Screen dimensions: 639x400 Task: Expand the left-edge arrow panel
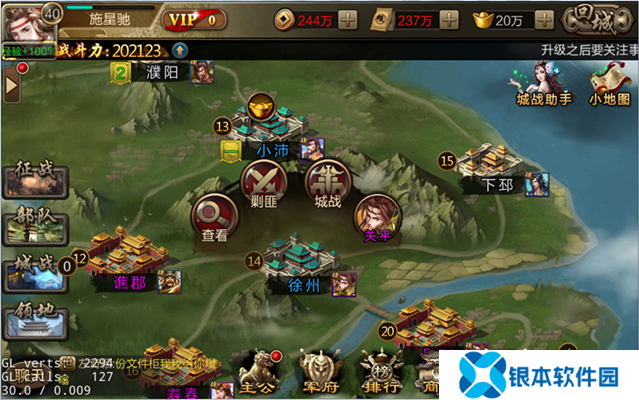coord(13,87)
